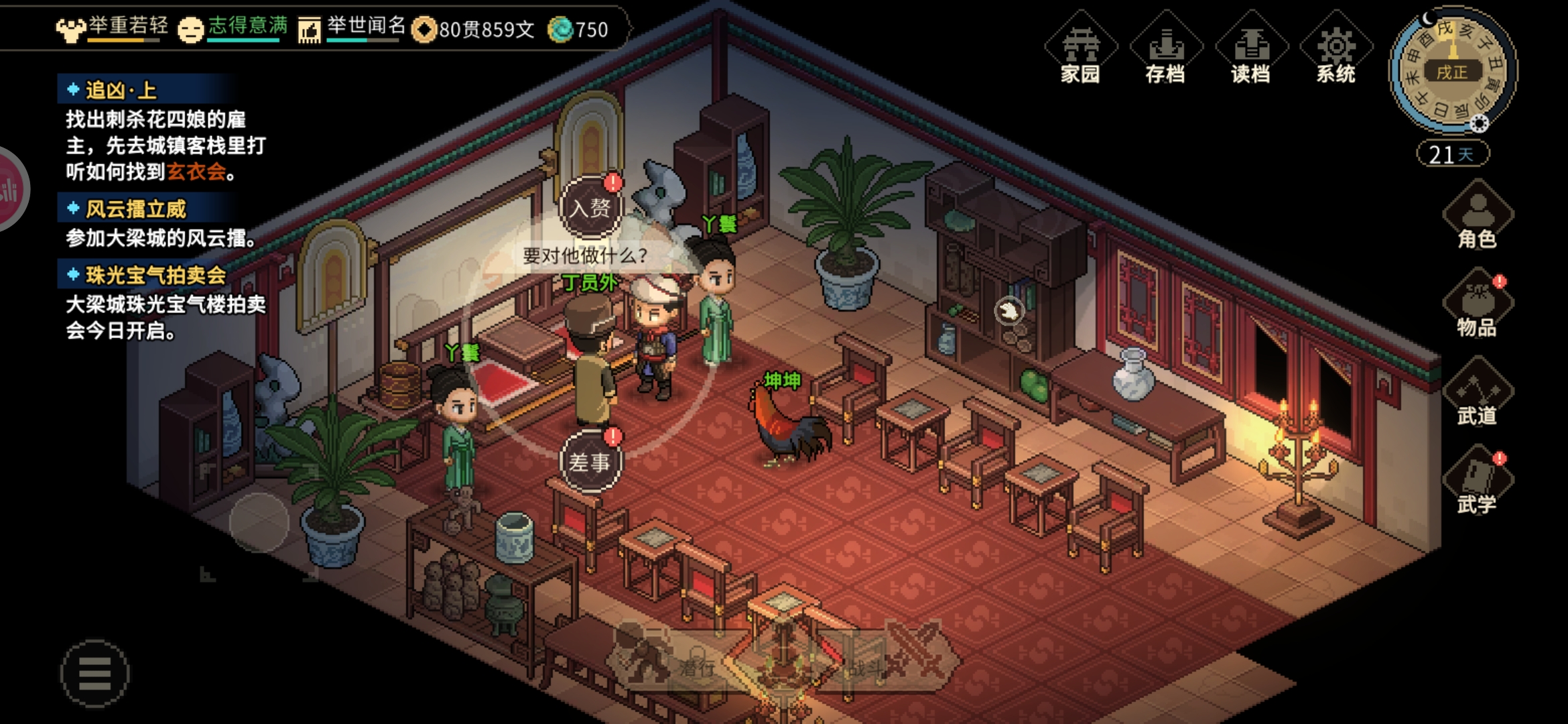Open the 系统 system settings
Screen dimensions: 1568x724
(1336, 50)
